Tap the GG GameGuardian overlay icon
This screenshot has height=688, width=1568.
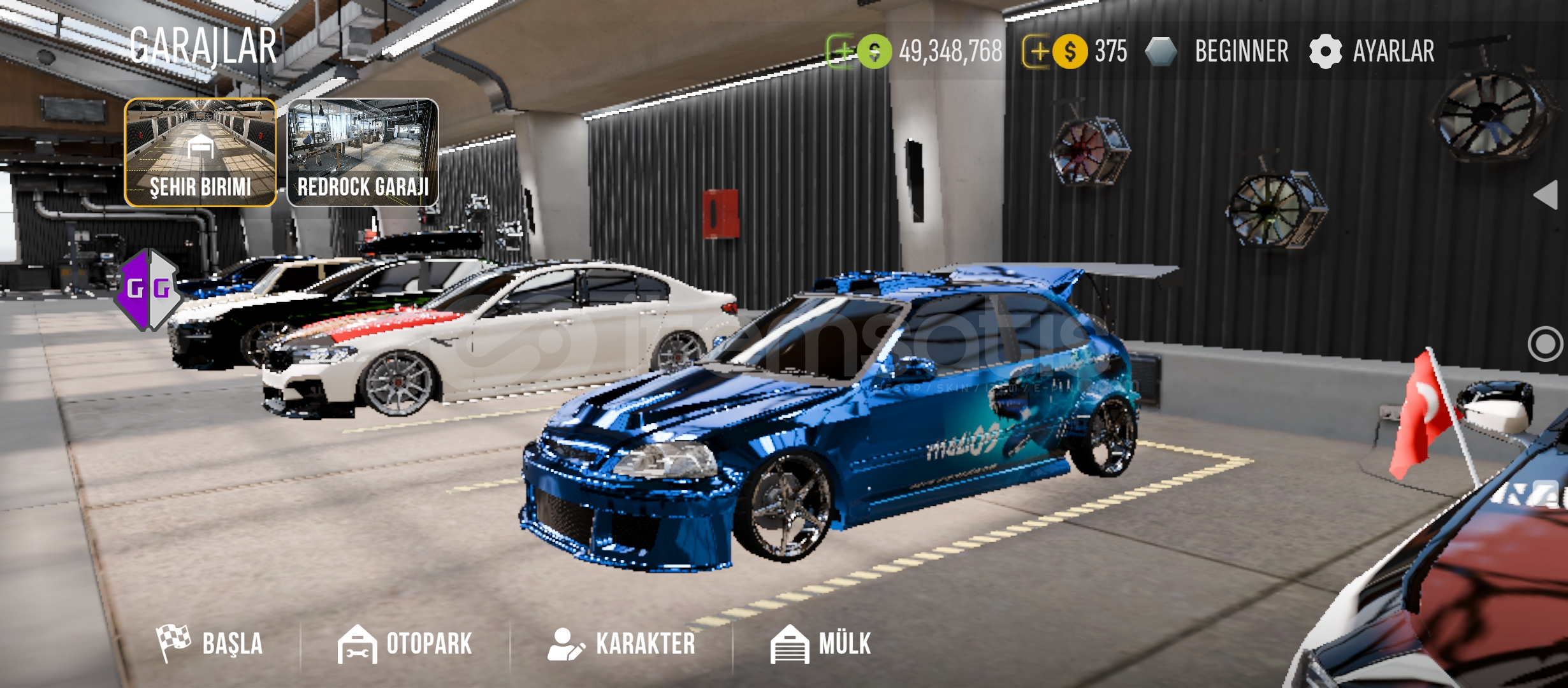coord(149,289)
